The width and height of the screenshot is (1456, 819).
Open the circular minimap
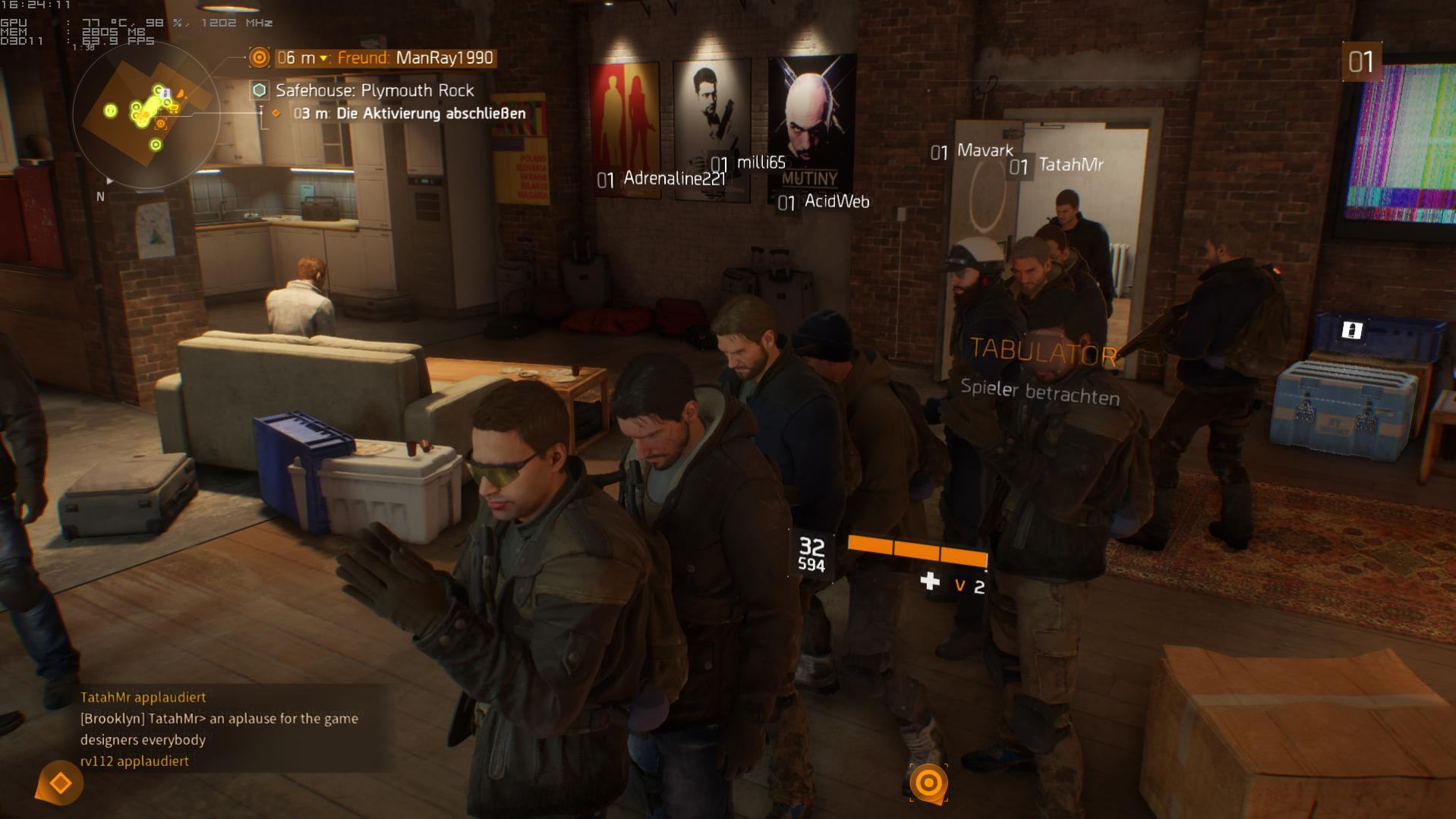click(146, 115)
